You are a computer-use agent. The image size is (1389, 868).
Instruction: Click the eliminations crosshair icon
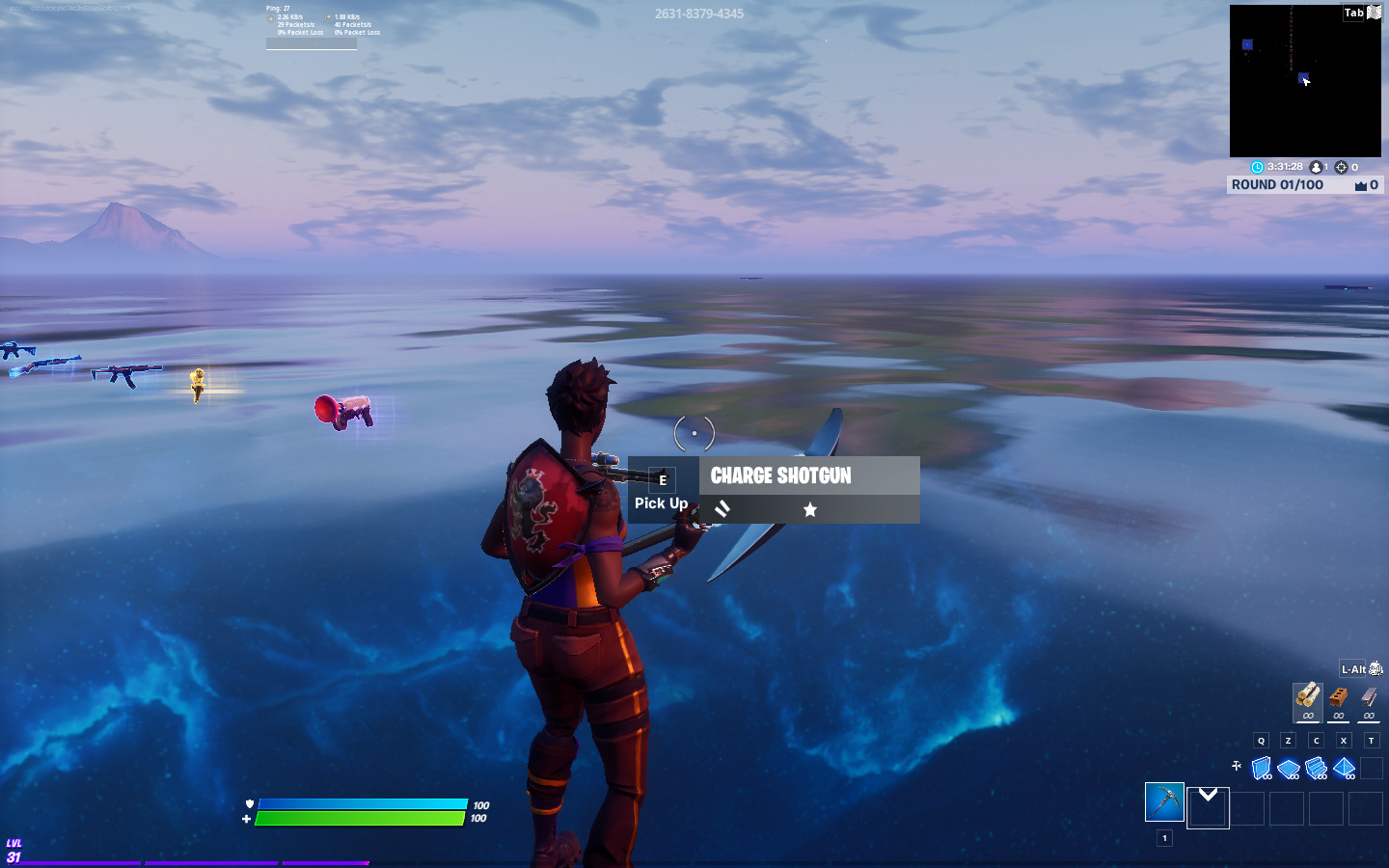point(1341,168)
